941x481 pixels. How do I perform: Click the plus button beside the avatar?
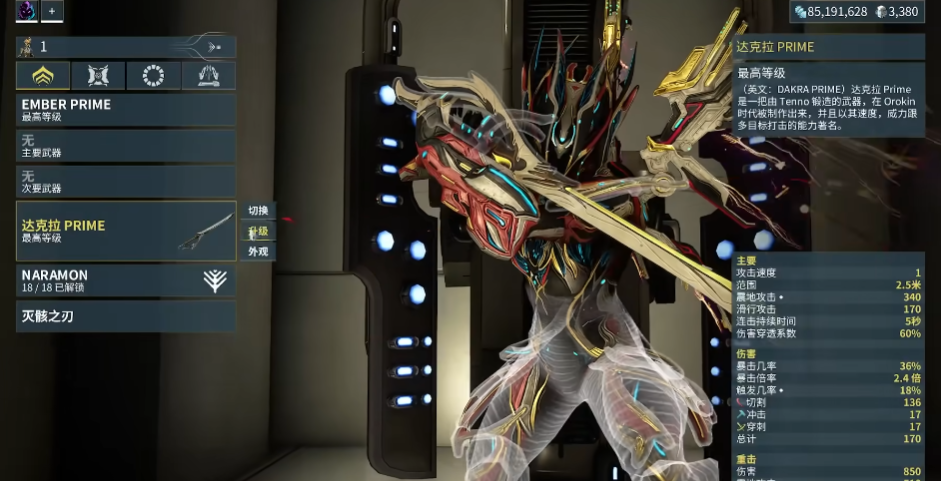[x=52, y=11]
